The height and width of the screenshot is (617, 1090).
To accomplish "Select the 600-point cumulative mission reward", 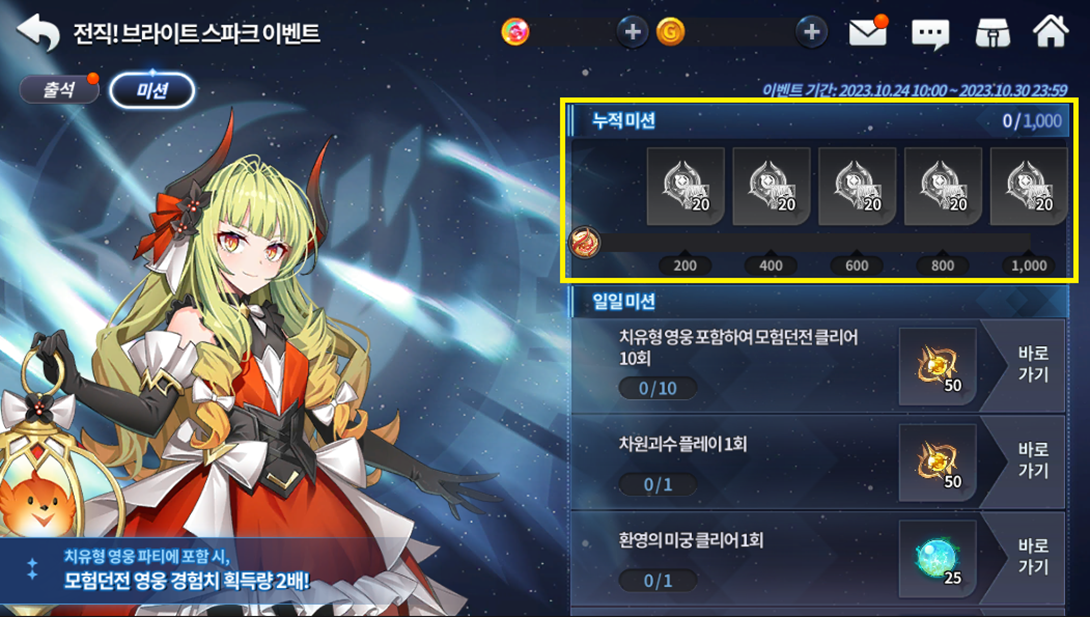I will coord(857,187).
